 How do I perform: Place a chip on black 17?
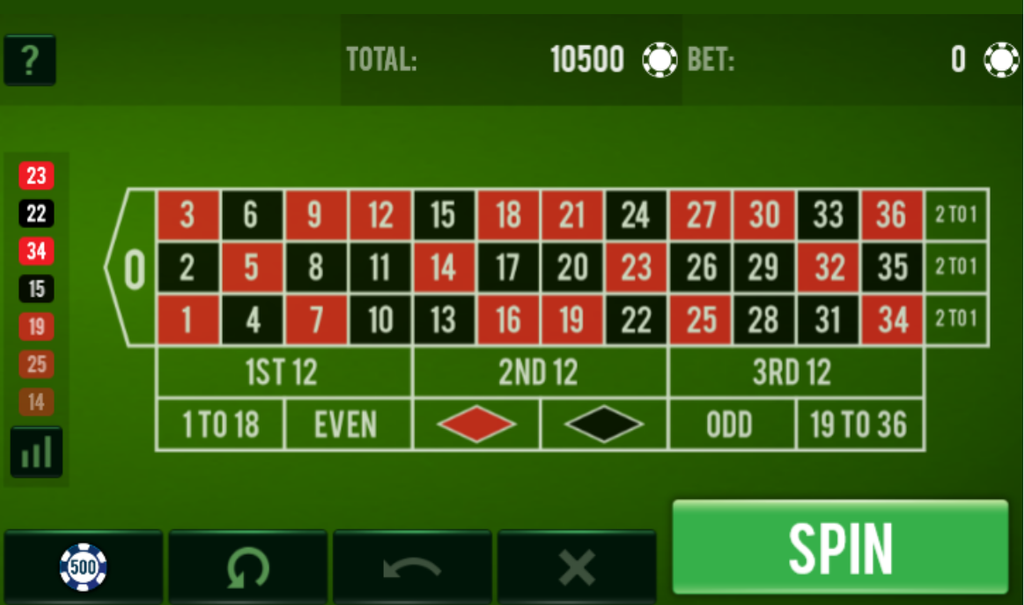click(x=508, y=267)
